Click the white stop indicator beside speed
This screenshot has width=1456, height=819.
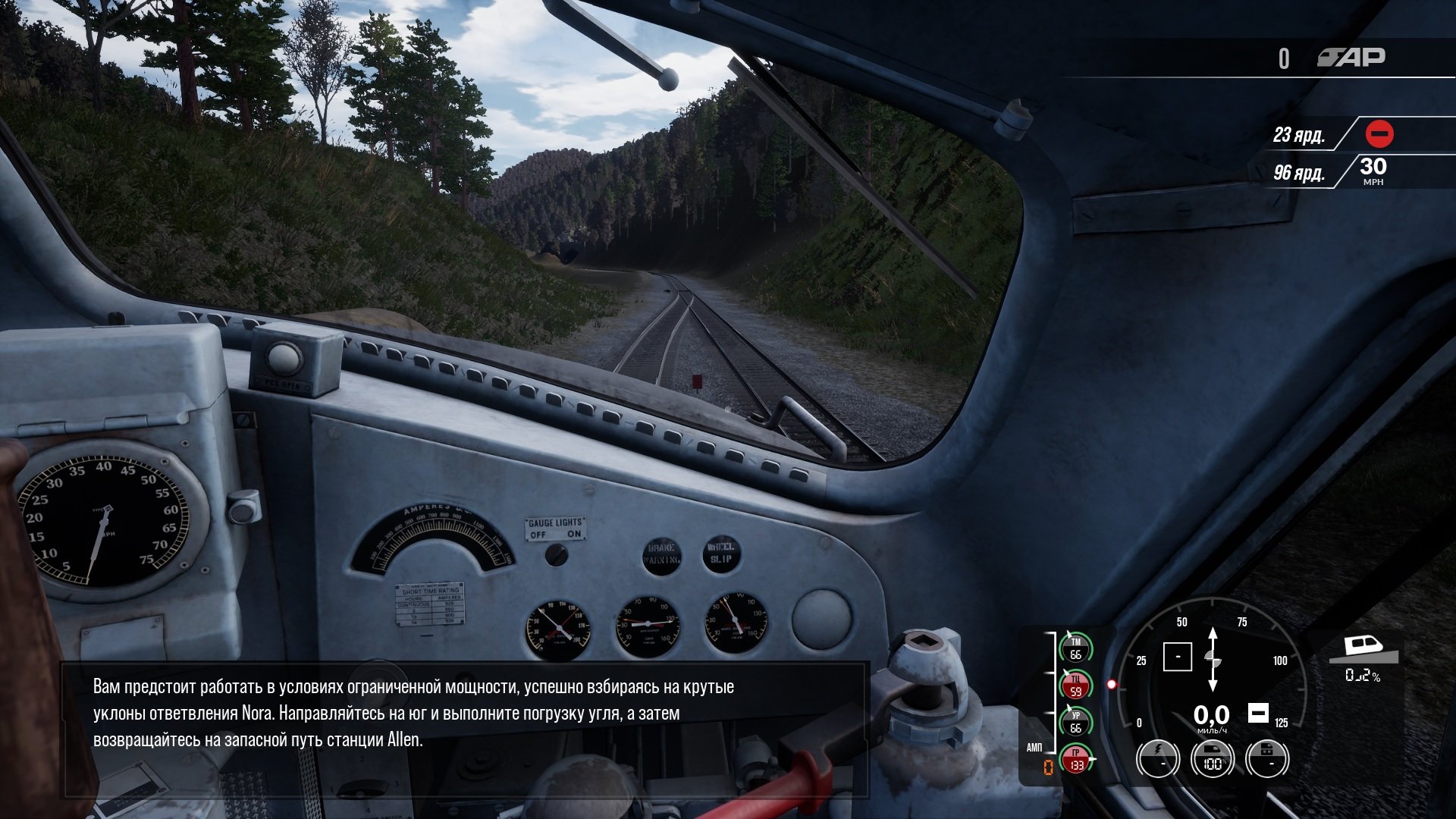coord(1258,713)
